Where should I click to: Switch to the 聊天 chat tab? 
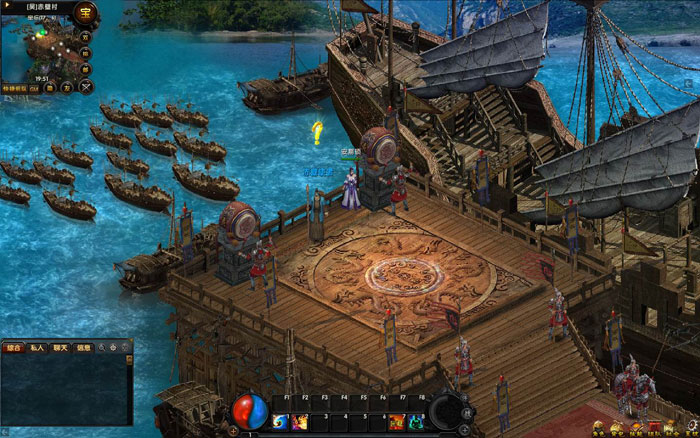coord(61,349)
